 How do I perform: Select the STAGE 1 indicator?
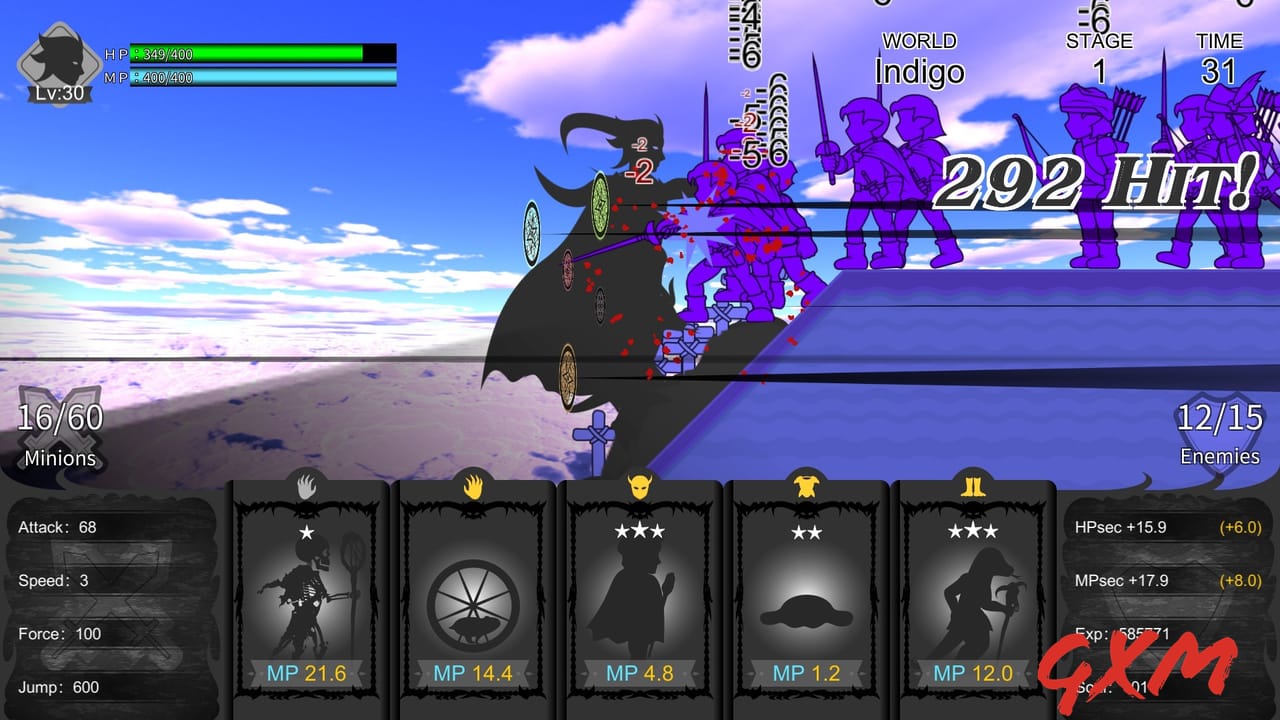(1098, 55)
